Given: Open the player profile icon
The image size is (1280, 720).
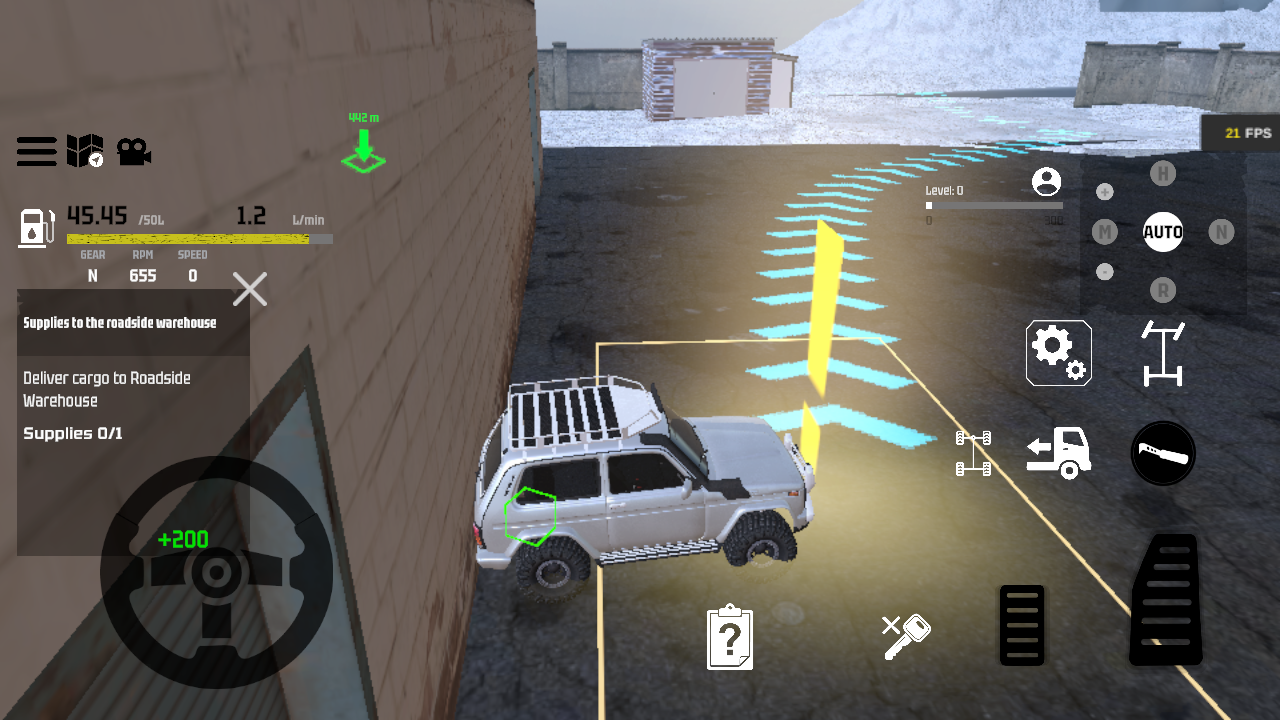Looking at the screenshot, I should [x=1046, y=182].
